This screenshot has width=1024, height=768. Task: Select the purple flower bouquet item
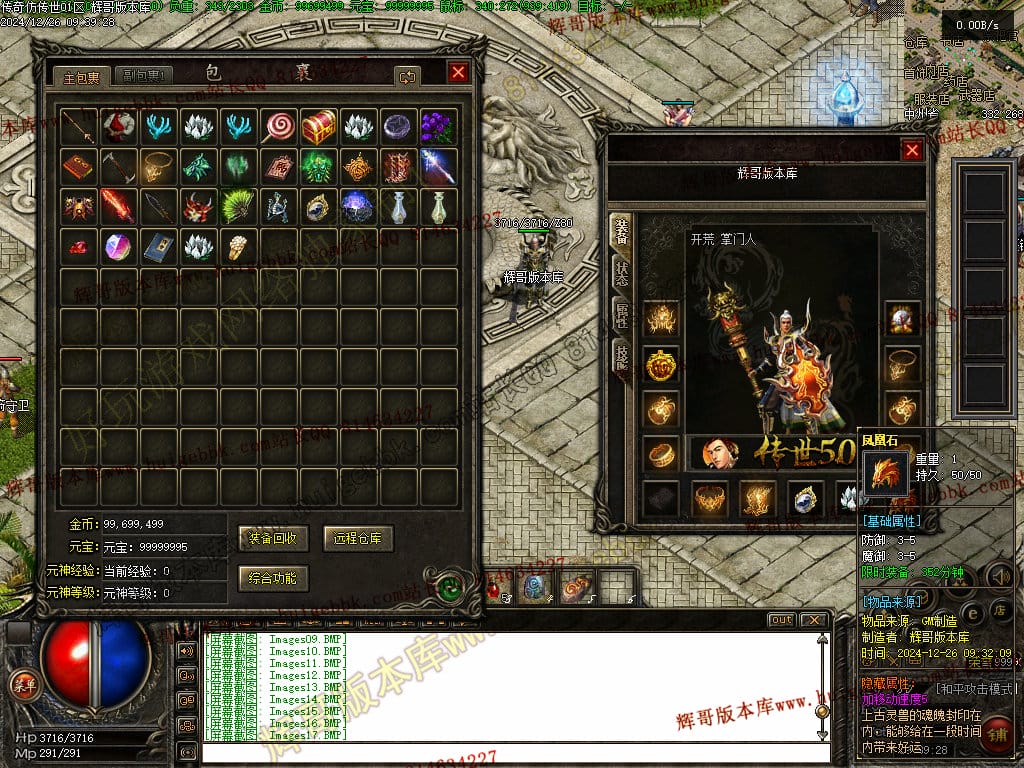point(437,126)
